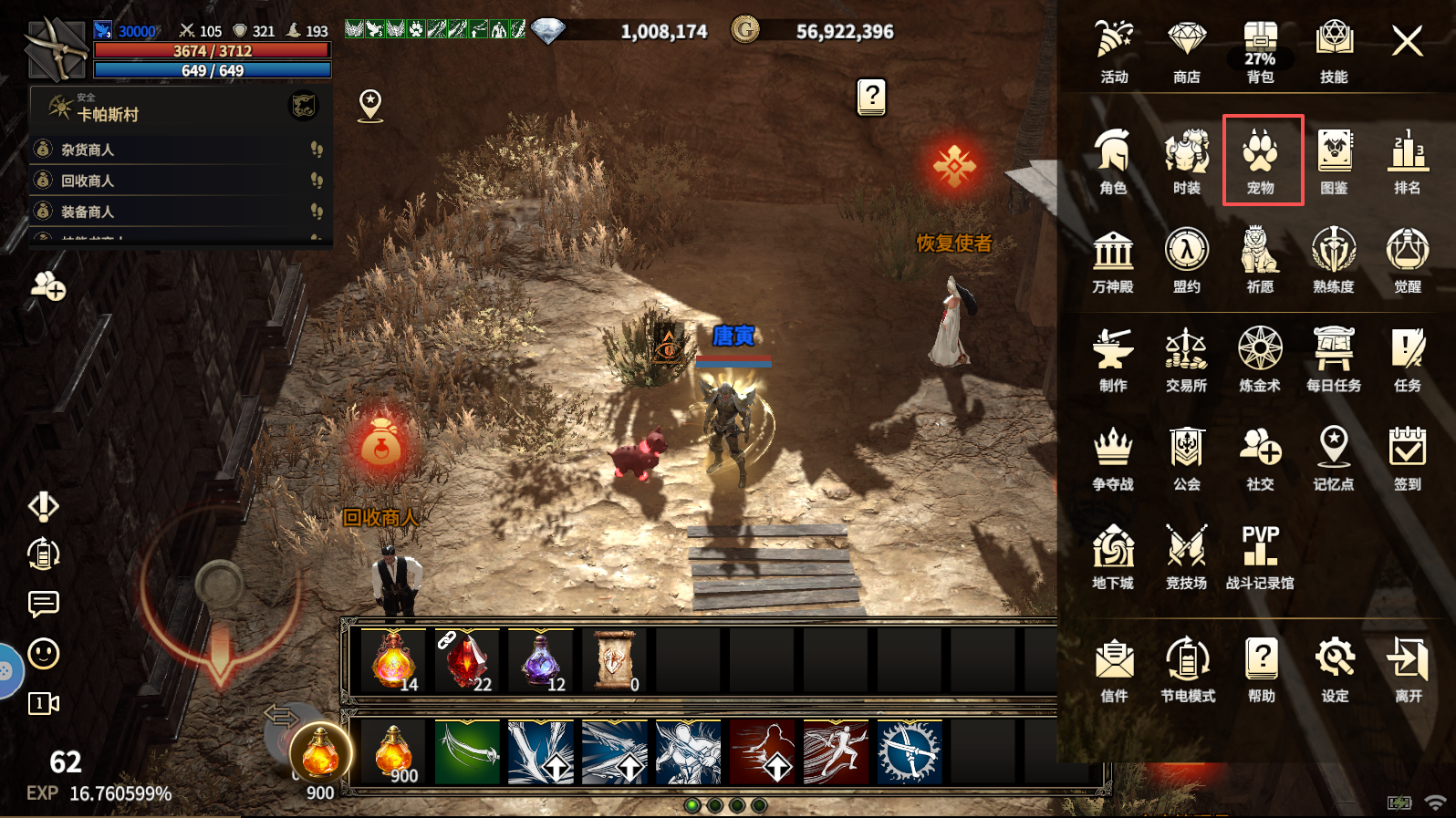Open the 设定 settings menu
This screenshot has height=818, width=1456.
point(1335,668)
